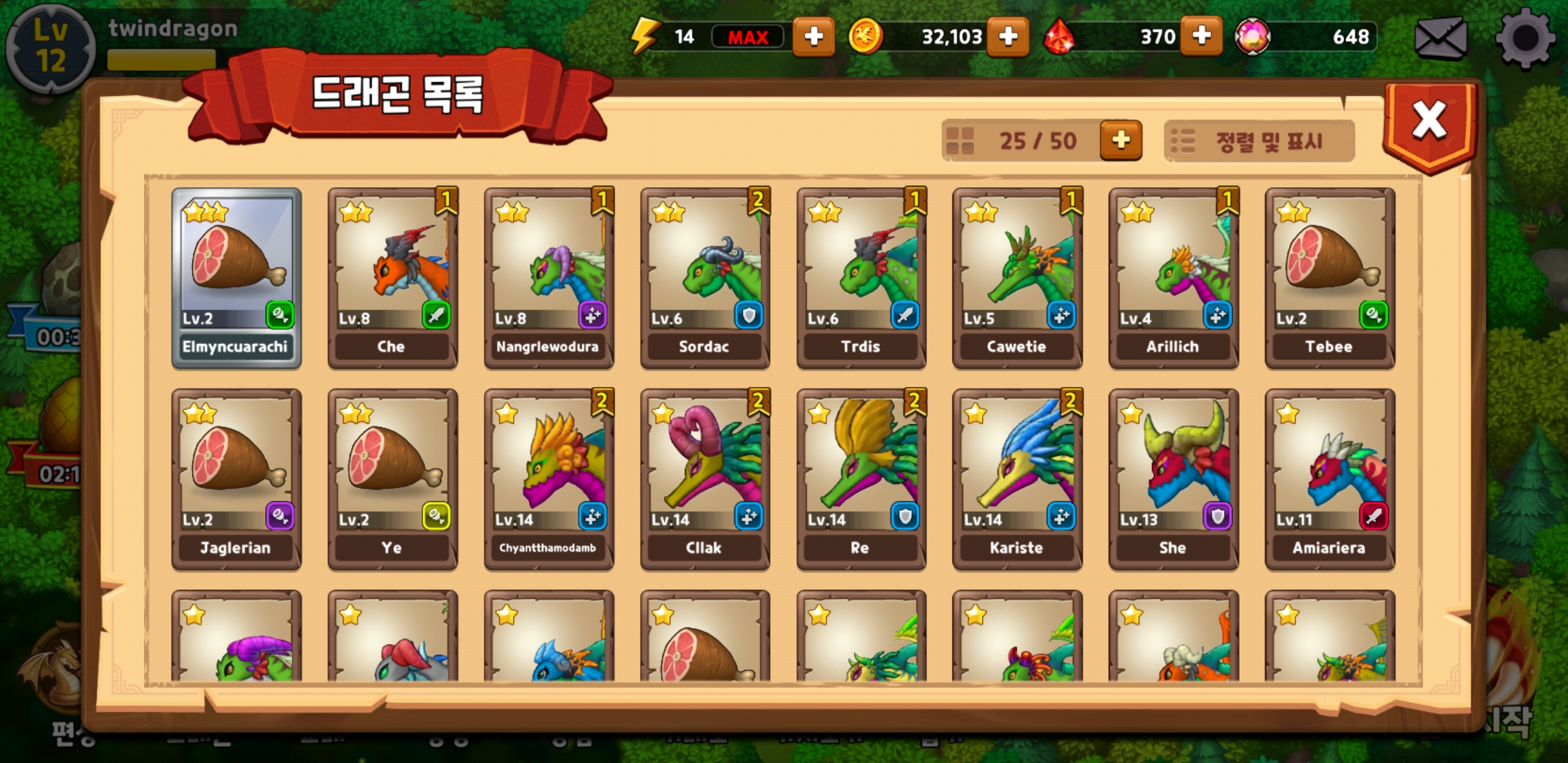
Task: Open the sort and display options
Action: click(1259, 141)
